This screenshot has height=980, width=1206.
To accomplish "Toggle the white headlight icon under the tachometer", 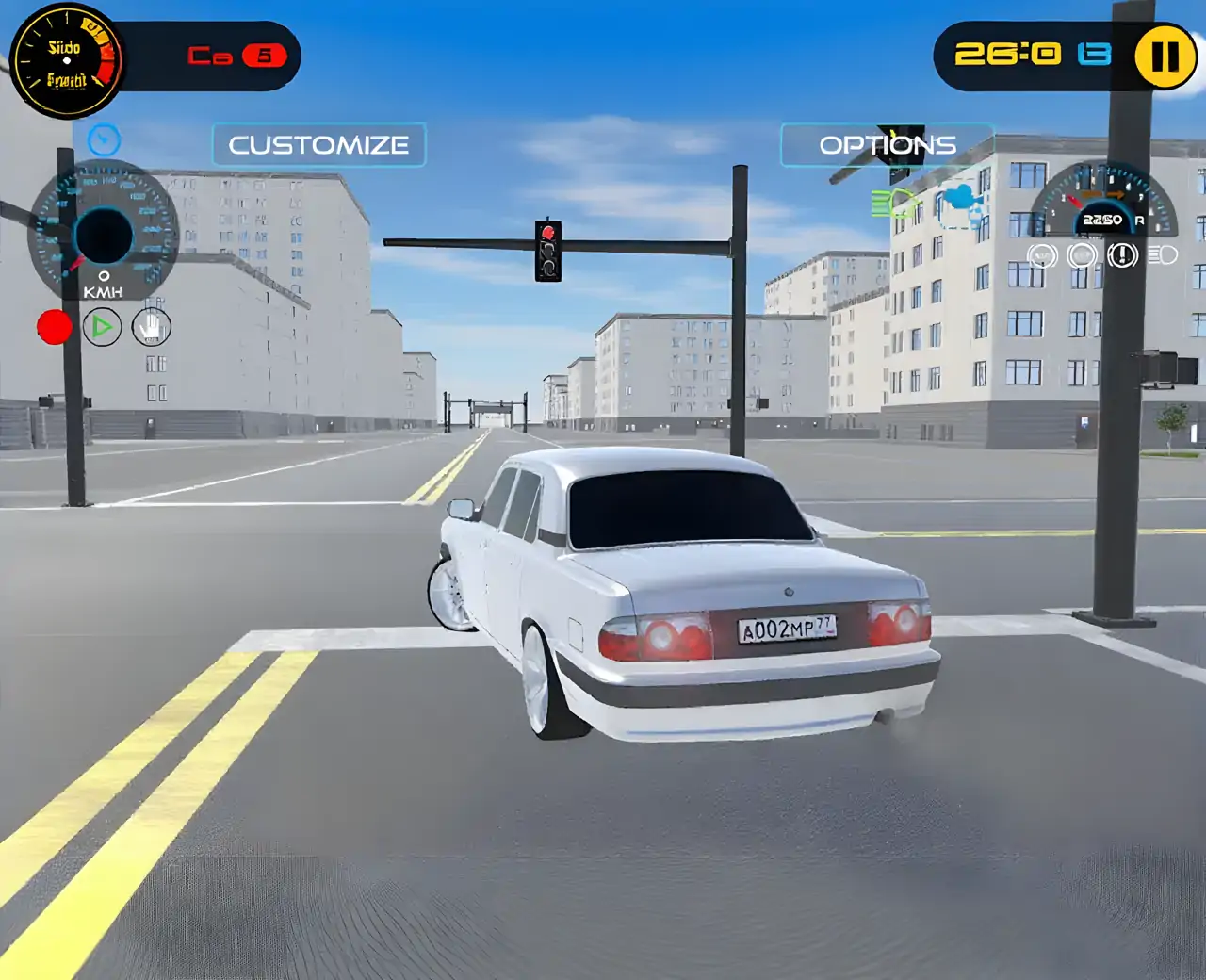I will coord(1164,255).
